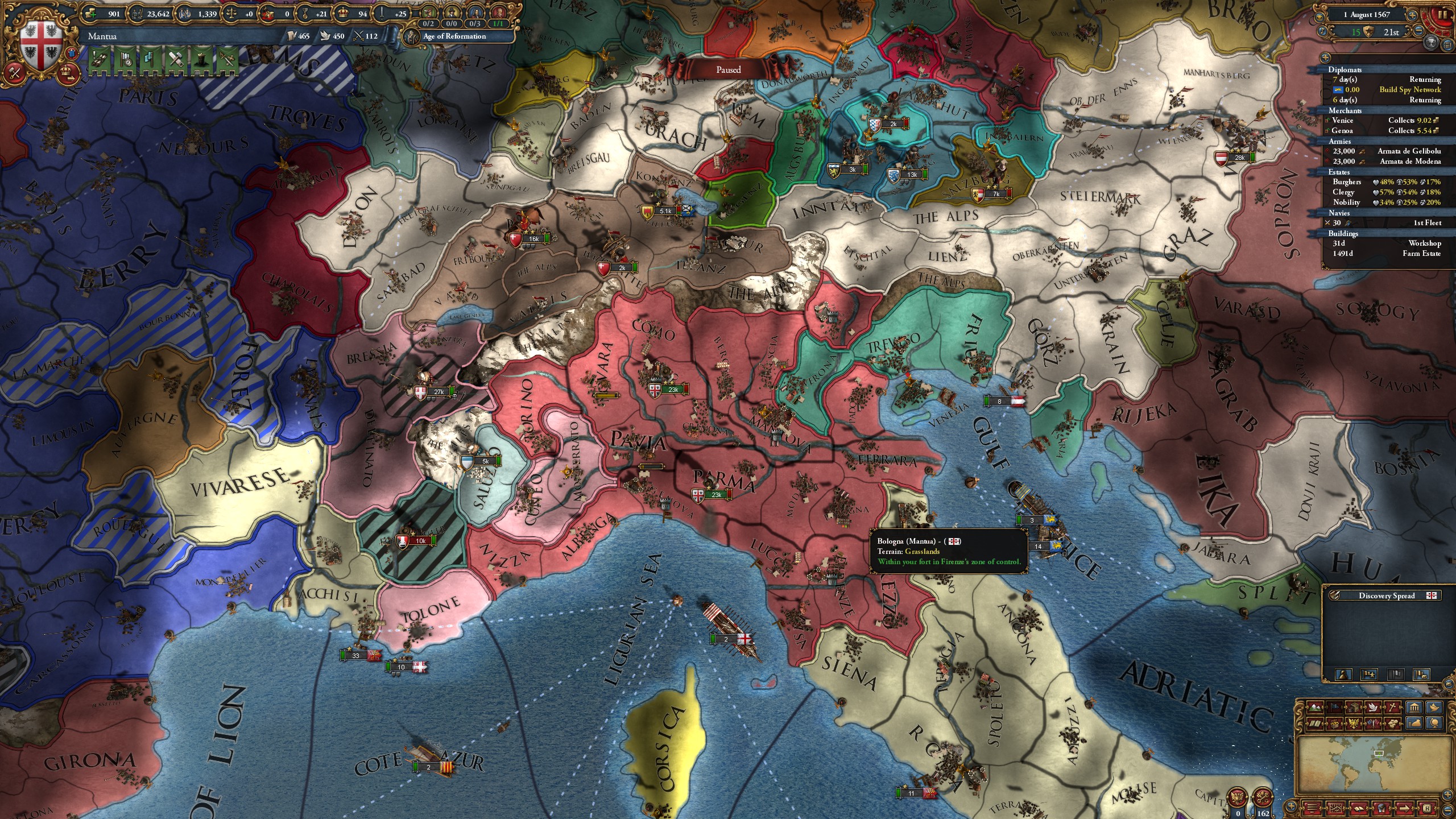
Task: Increase game speed with the plus button
Action: click(x=1413, y=15)
